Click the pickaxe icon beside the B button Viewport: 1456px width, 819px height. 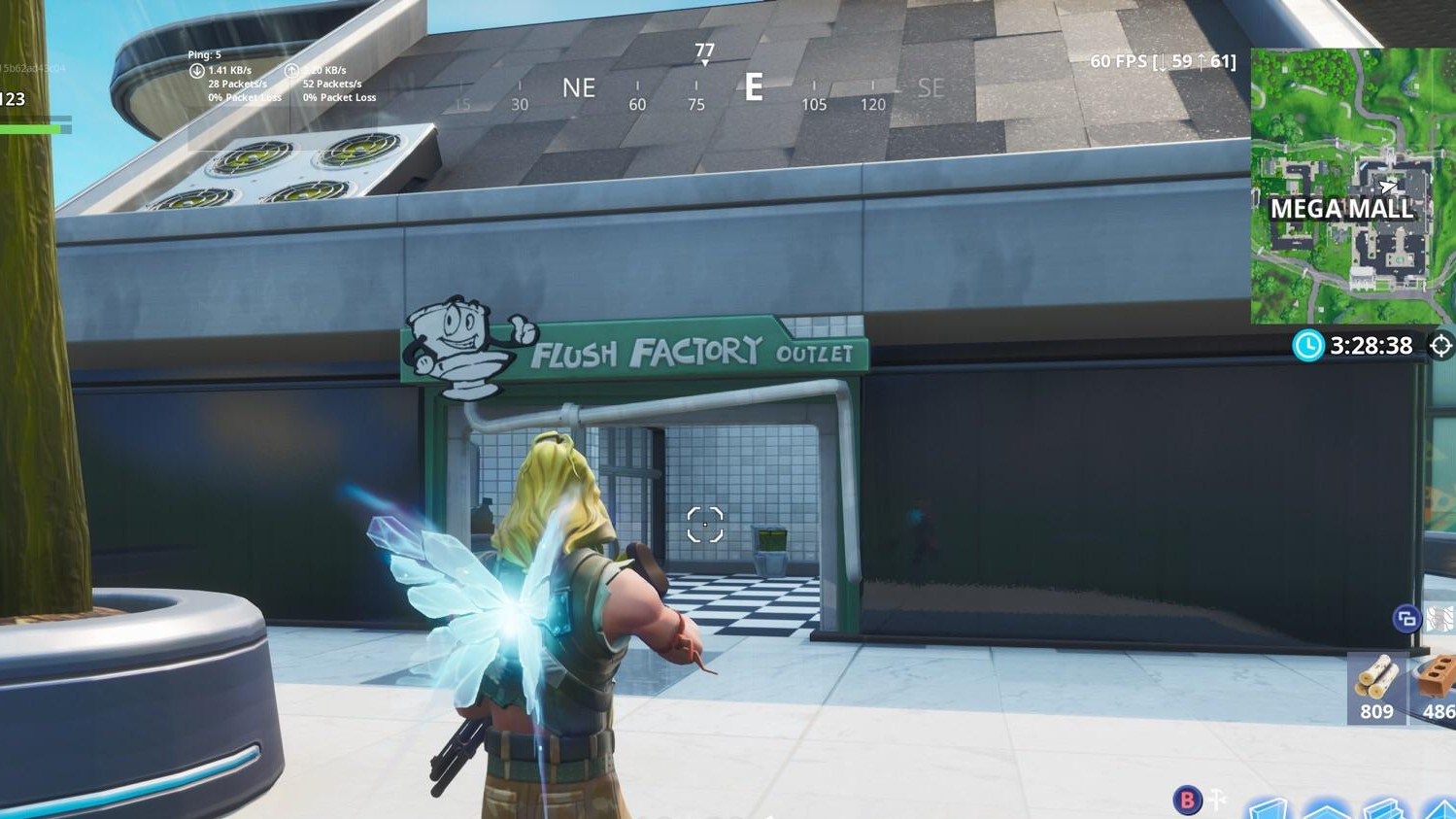coord(1216,801)
